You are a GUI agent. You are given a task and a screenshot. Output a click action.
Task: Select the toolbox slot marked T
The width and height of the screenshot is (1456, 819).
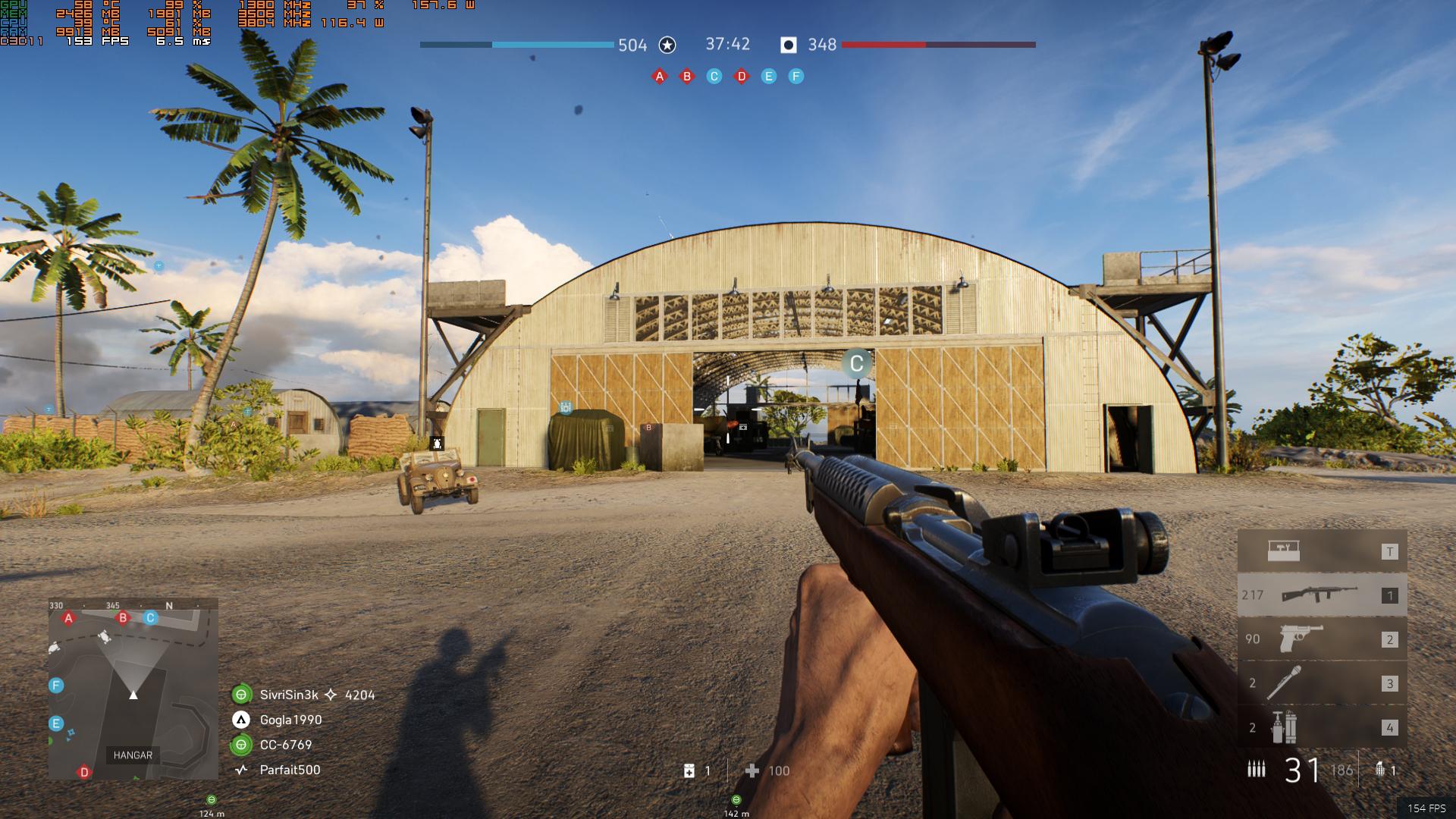[x=1322, y=551]
